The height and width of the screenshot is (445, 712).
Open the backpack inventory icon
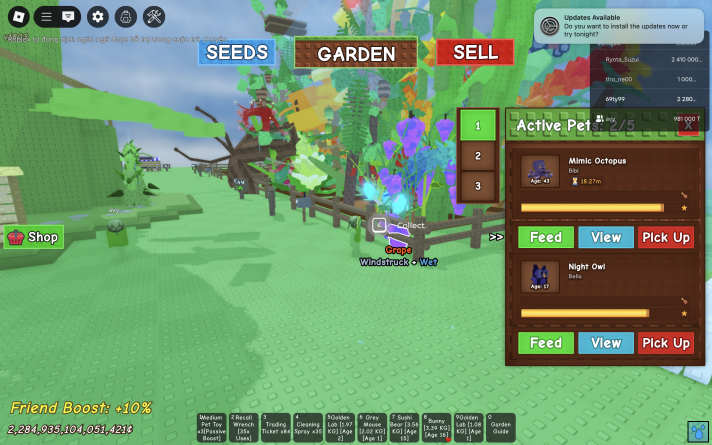(126, 16)
